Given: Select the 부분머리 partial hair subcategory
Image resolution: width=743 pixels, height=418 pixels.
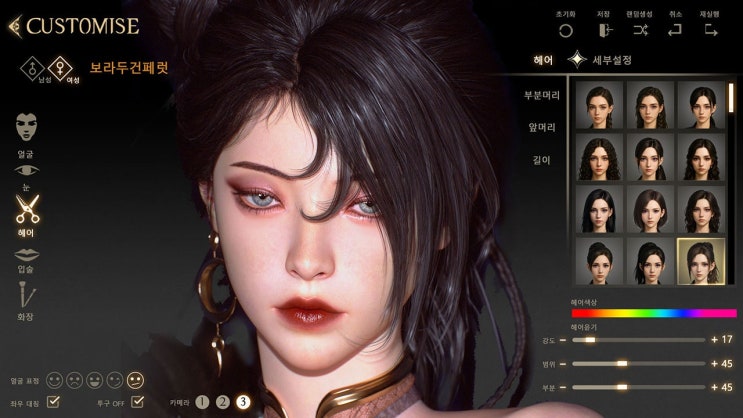Looking at the screenshot, I should (540, 95).
